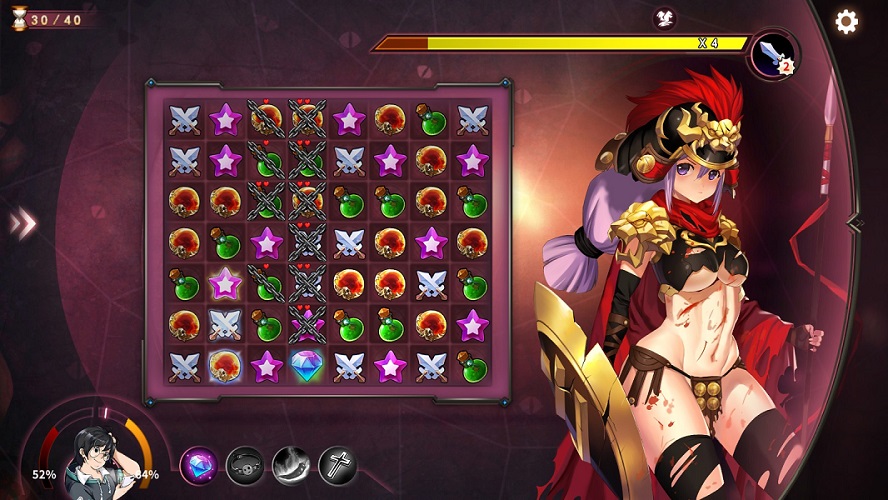The image size is (888, 500).
Task: Activate the cross skill icon
Action: (x=337, y=465)
